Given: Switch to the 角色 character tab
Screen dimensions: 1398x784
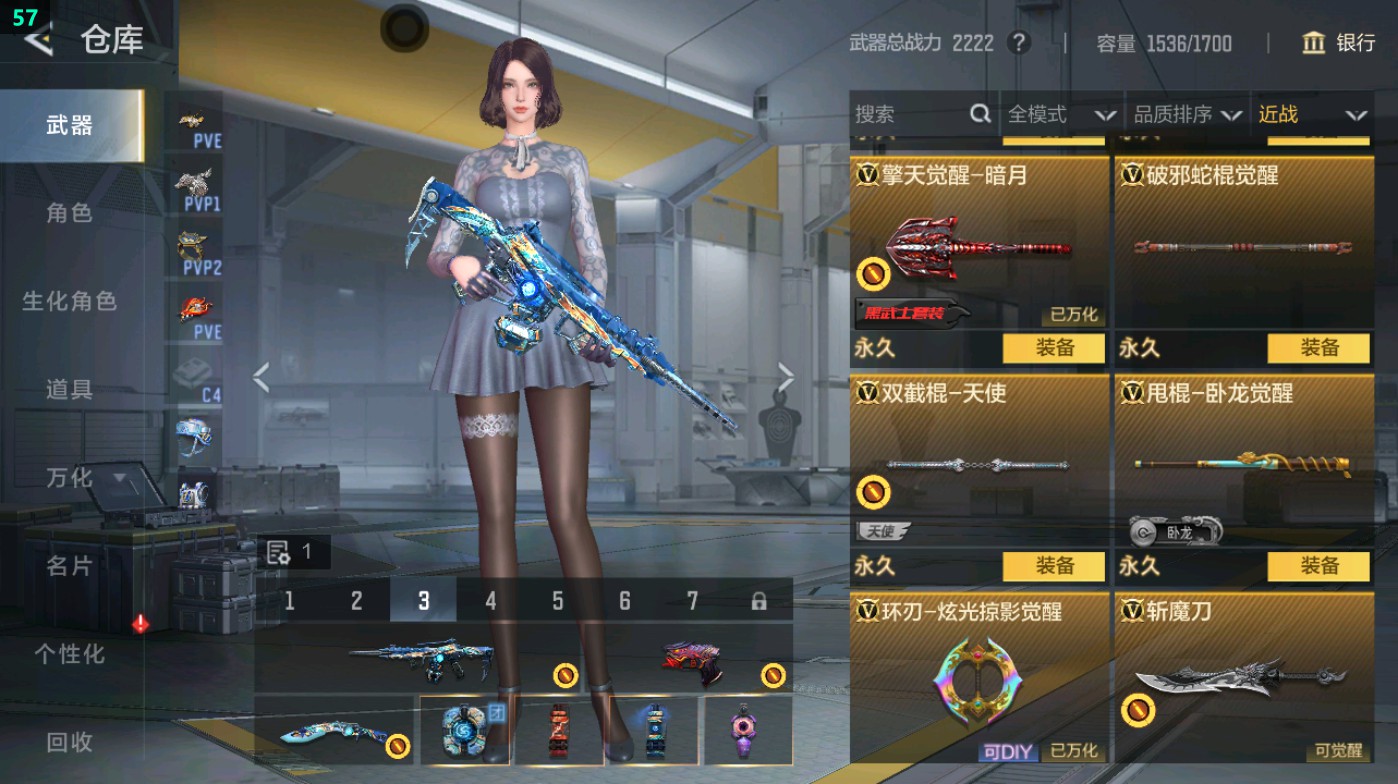Looking at the screenshot, I should coord(70,213).
